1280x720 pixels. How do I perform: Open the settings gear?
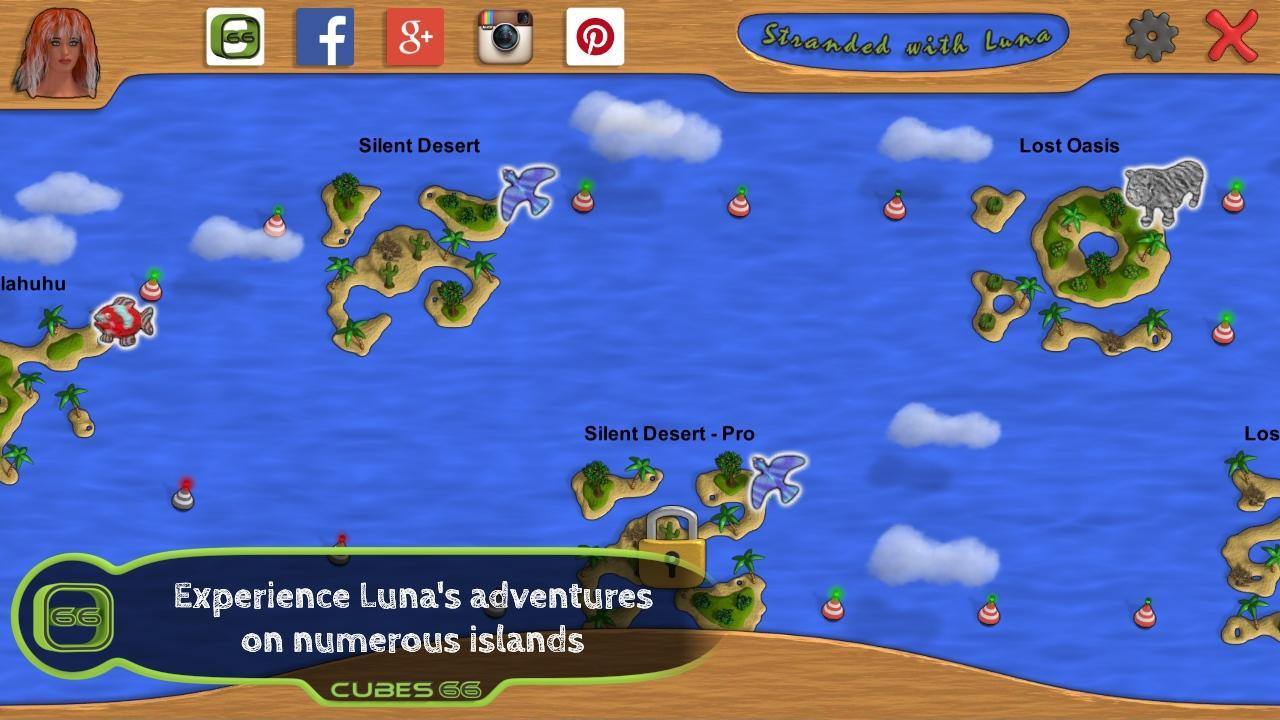(x=1151, y=36)
